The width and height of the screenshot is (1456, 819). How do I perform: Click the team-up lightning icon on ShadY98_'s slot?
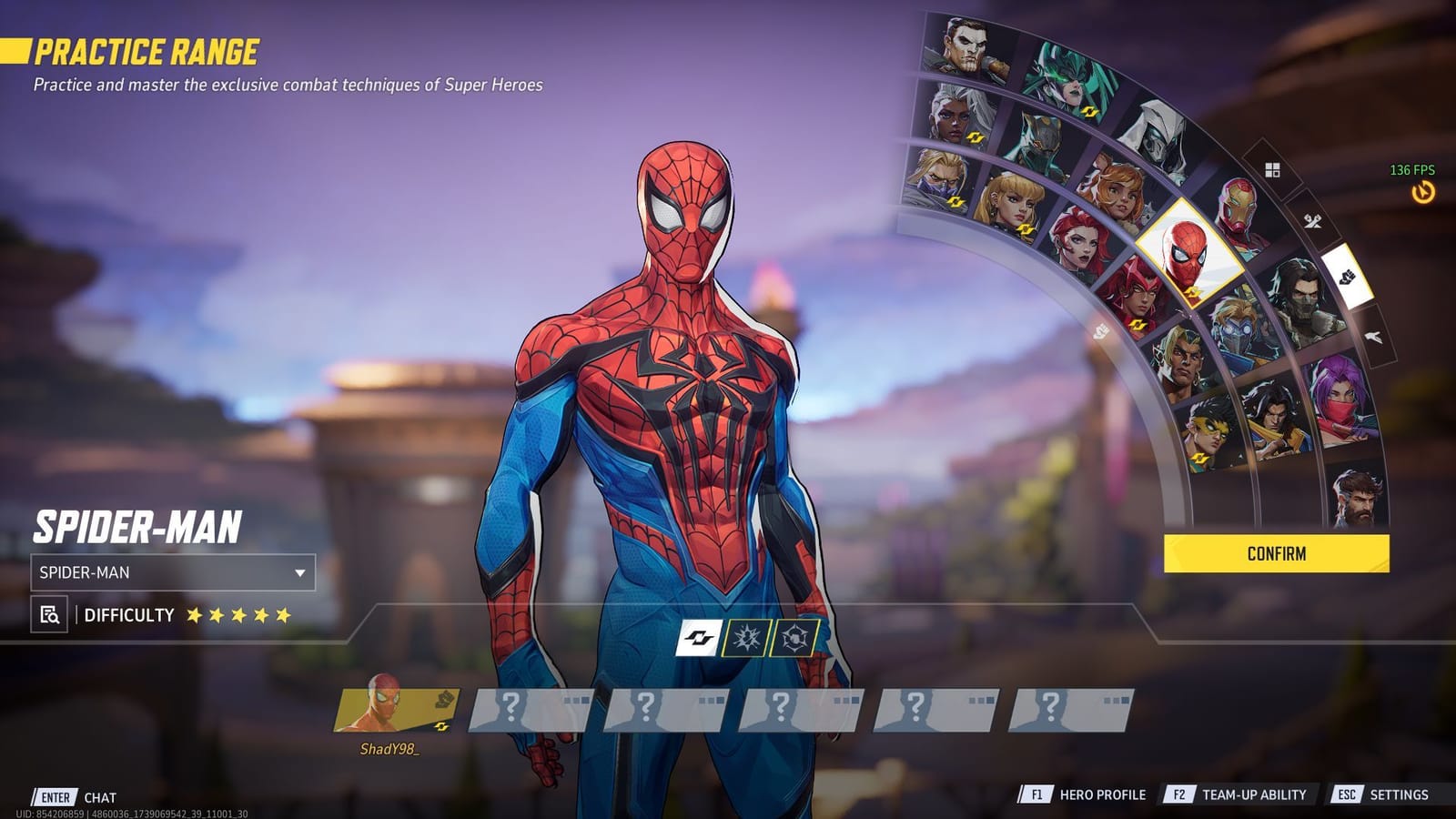click(441, 726)
